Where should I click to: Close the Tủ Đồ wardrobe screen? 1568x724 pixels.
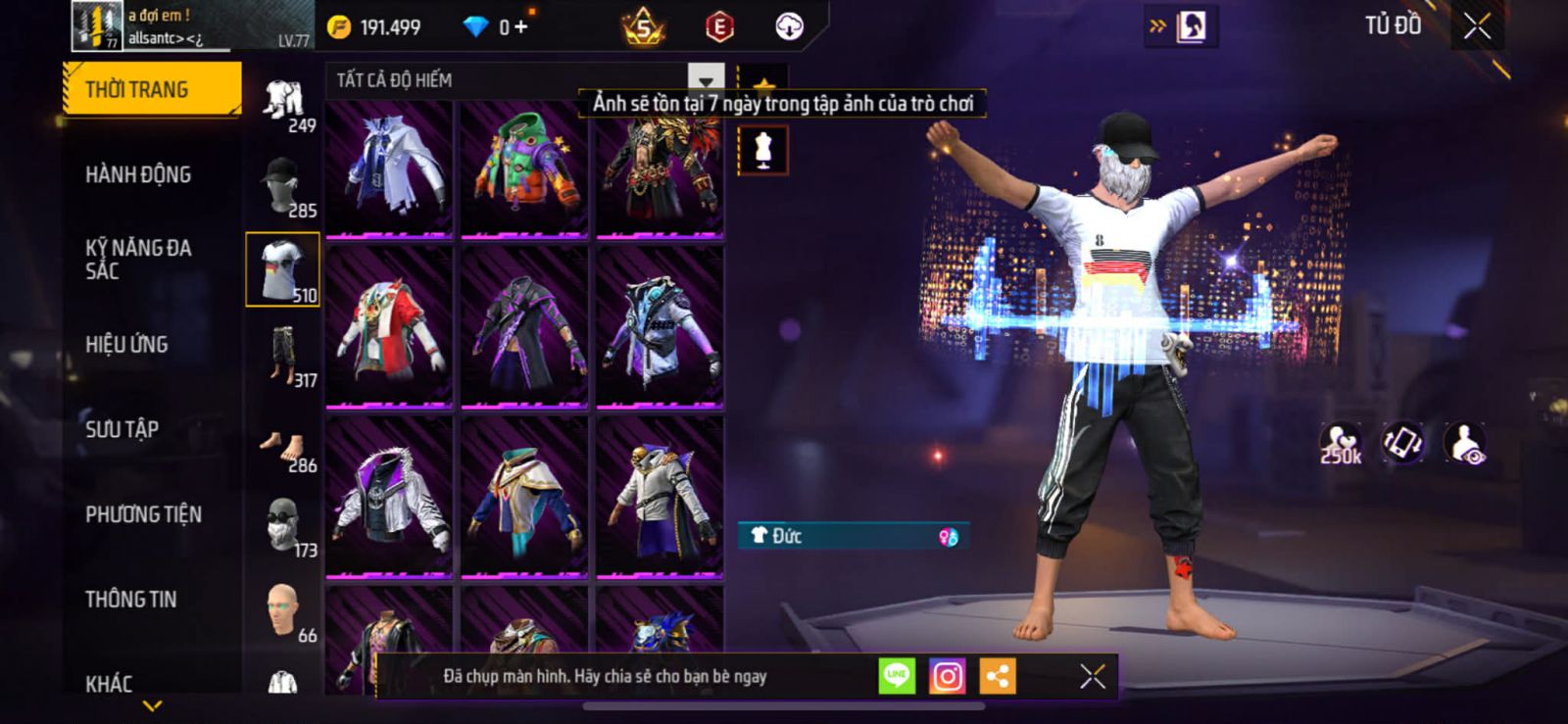pyautogui.click(x=1477, y=26)
